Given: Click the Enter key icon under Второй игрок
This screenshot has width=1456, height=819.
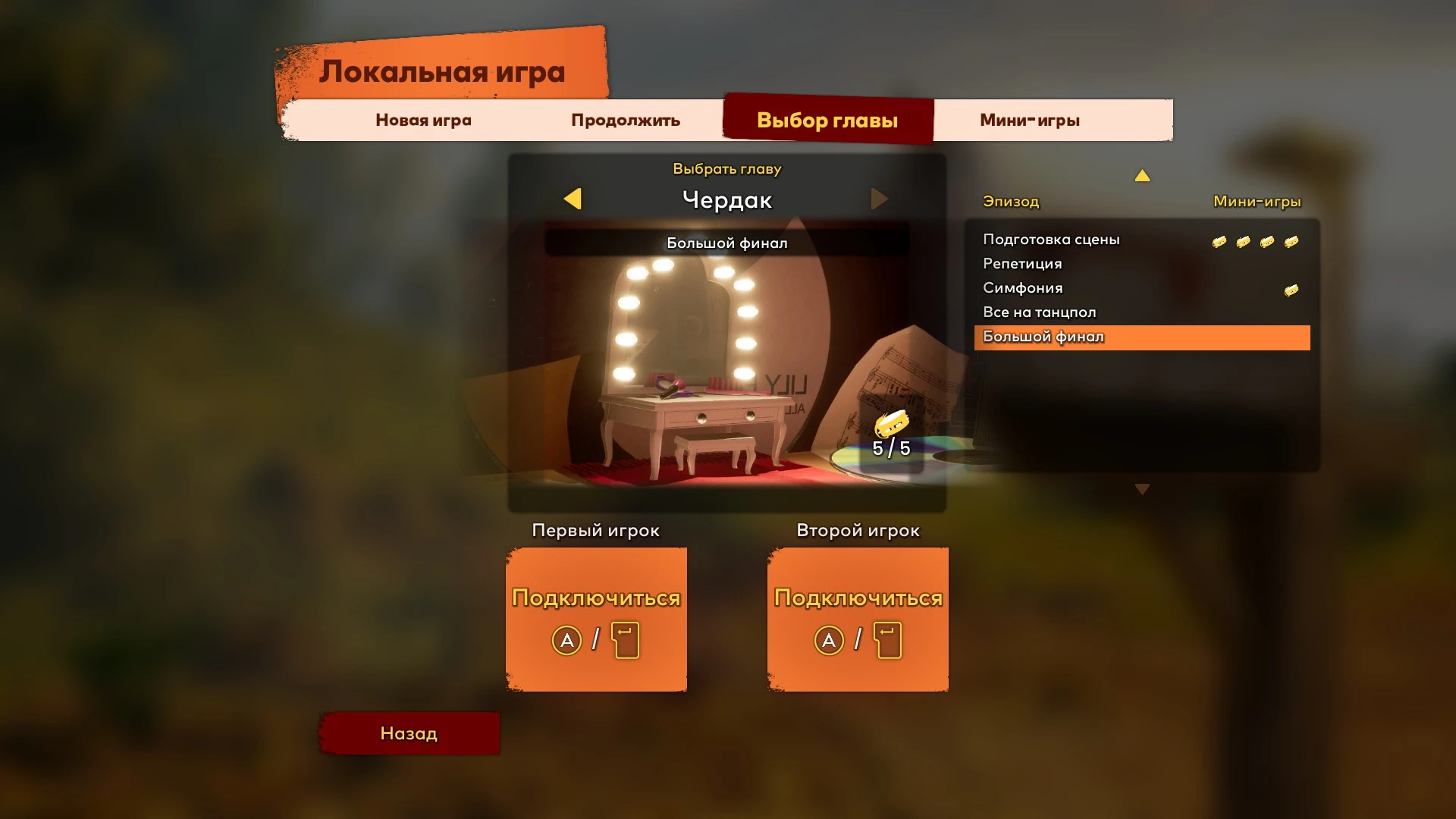Looking at the screenshot, I should coord(887,640).
